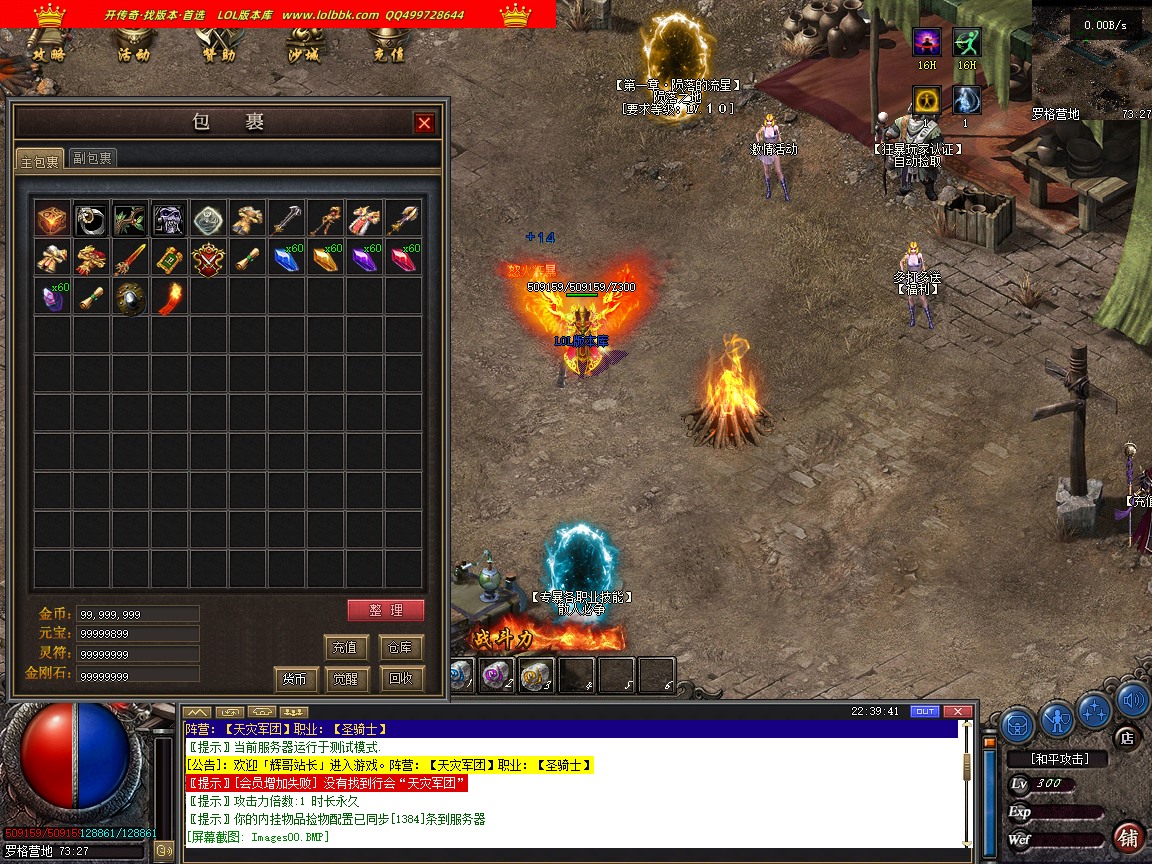Select the round shield item in the bag
The height and width of the screenshot is (864, 1152).
[130, 297]
